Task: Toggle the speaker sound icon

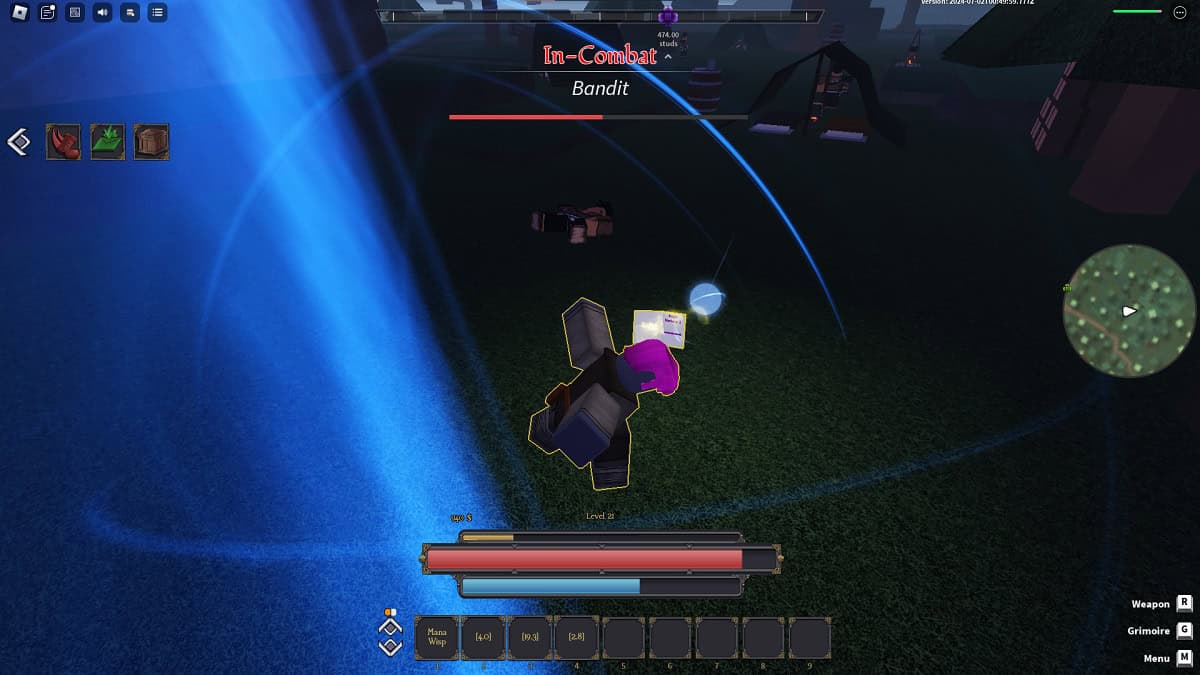Action: (x=102, y=13)
